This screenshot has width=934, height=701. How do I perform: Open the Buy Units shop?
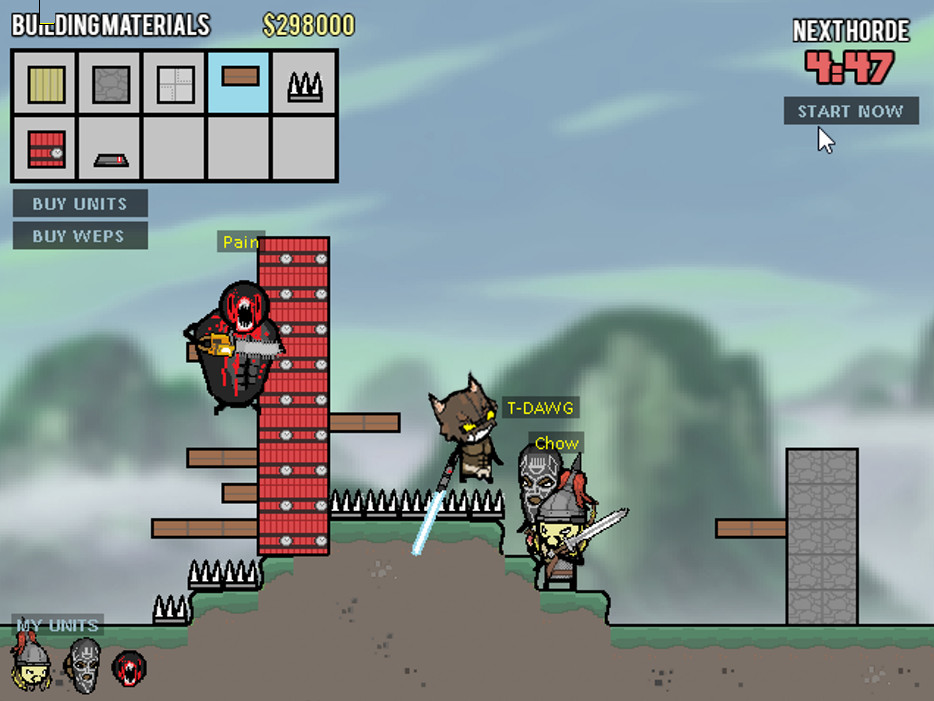point(80,204)
